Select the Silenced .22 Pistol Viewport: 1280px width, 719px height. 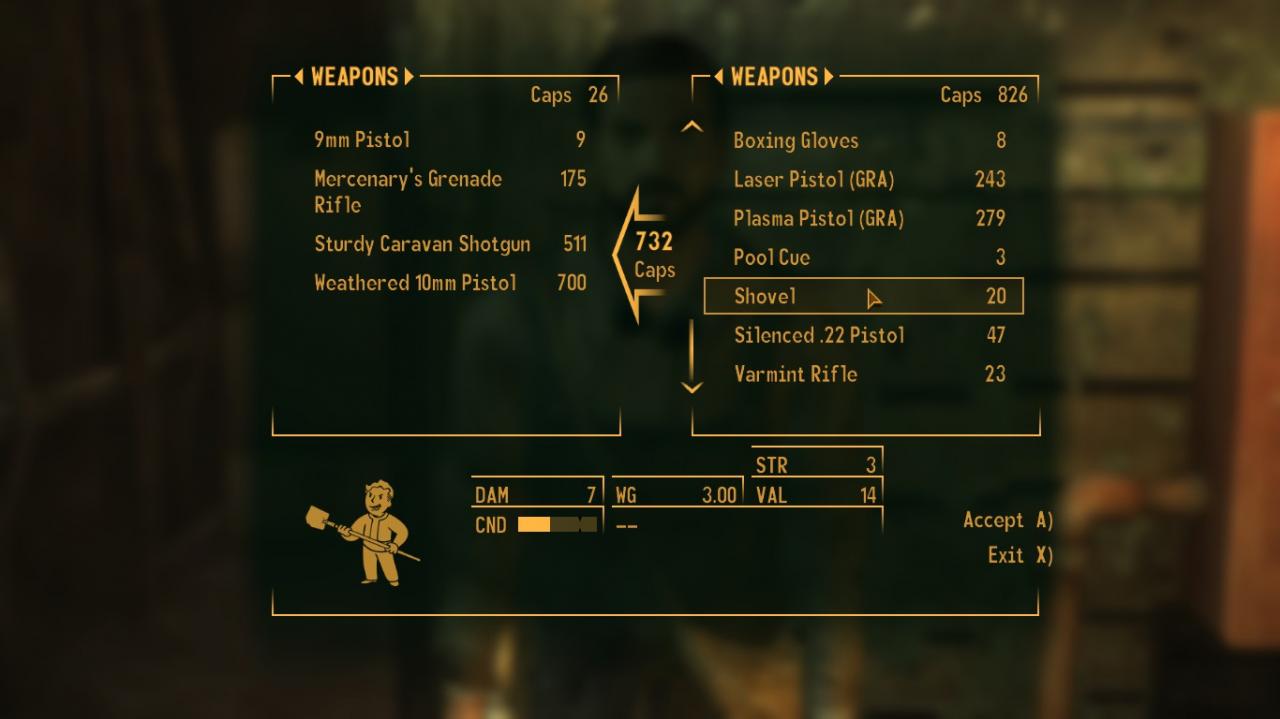point(818,335)
